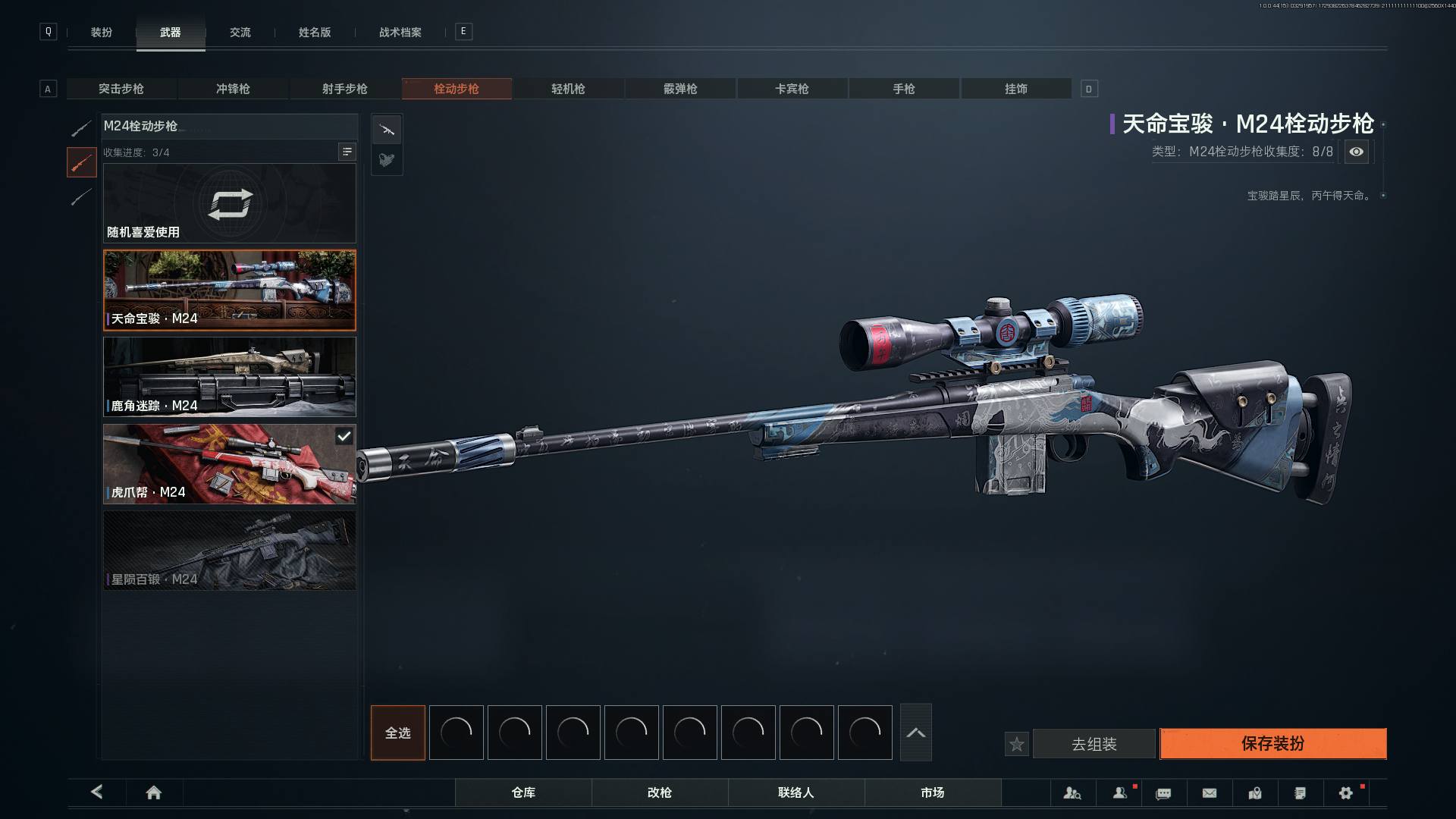Save outfit with 保存装扮 button

(x=1272, y=743)
